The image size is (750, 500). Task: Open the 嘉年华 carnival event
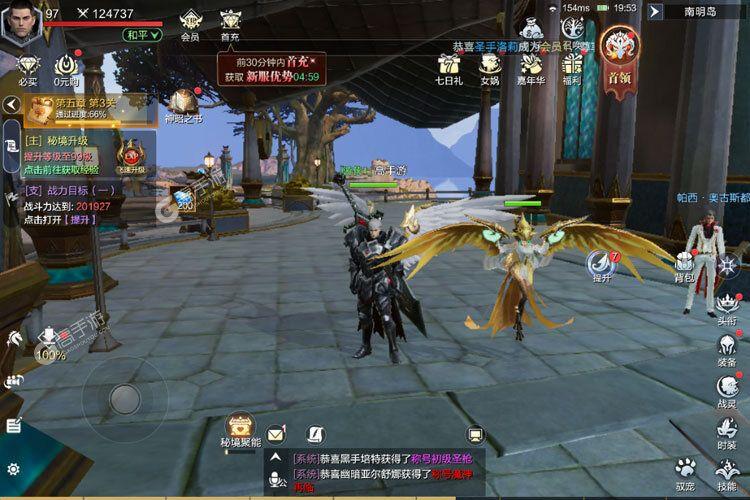pos(530,68)
